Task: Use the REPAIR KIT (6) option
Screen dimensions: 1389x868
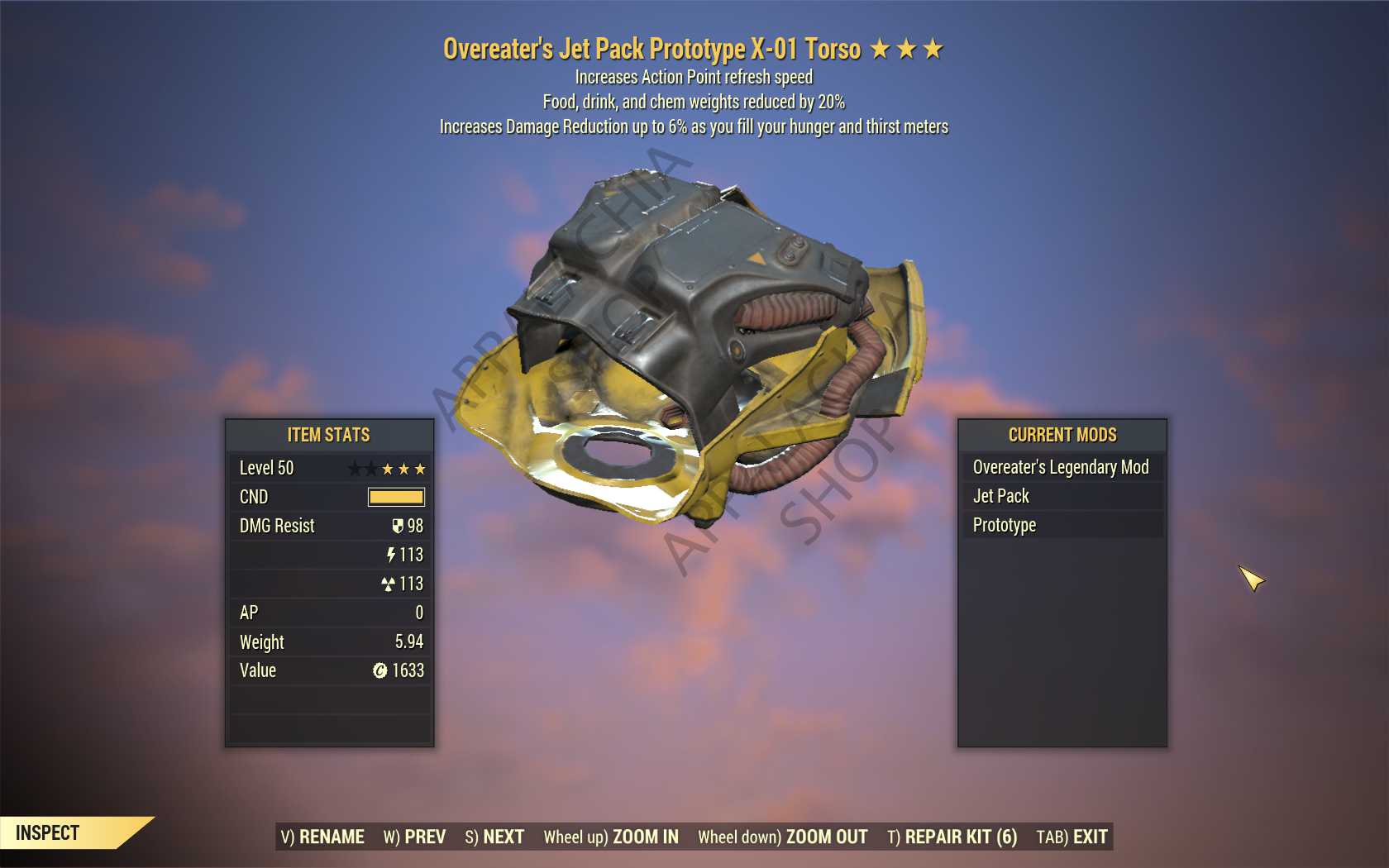Action: click(x=952, y=837)
